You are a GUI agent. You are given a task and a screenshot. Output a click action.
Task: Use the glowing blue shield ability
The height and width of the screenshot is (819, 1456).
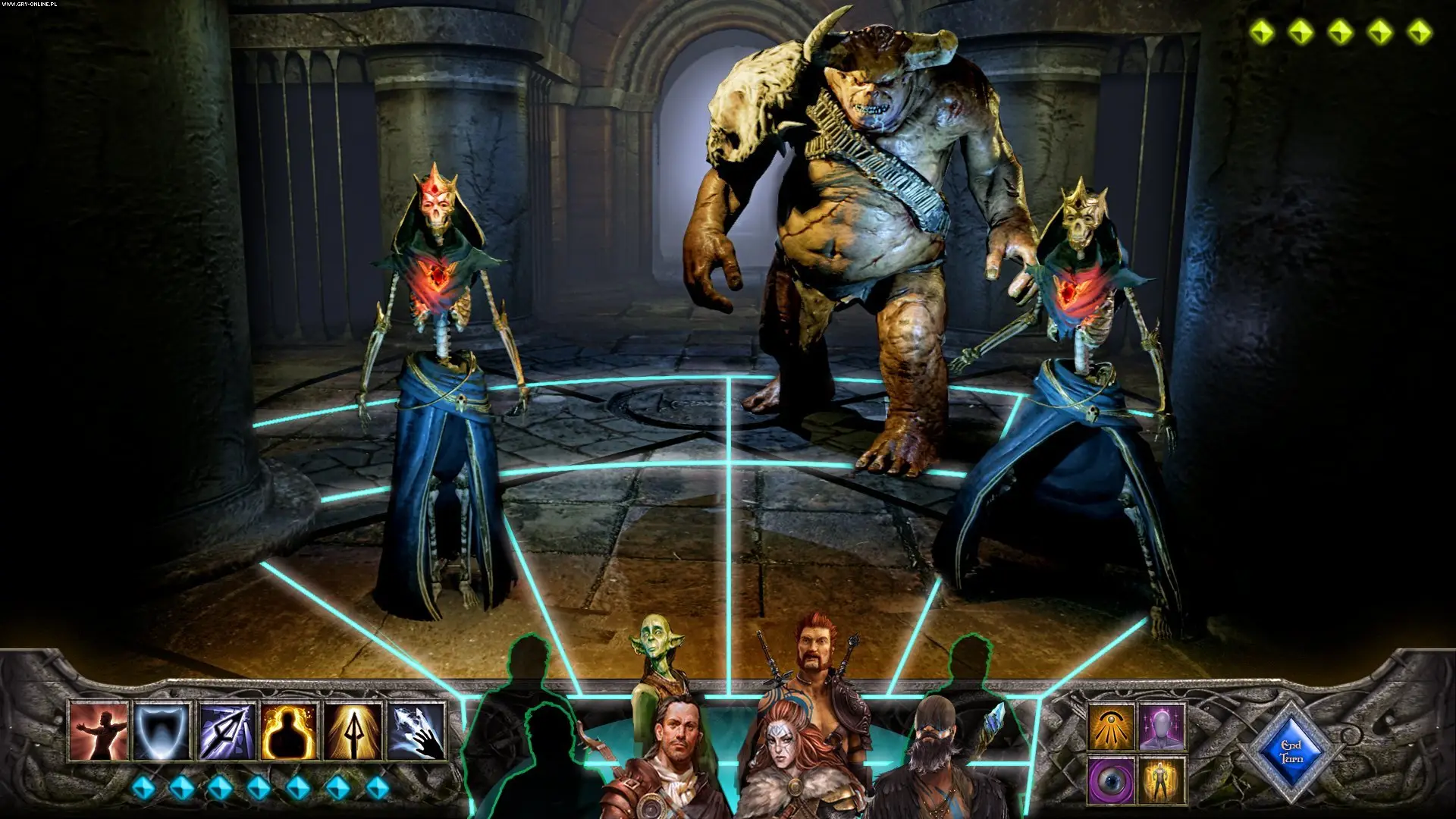(x=162, y=732)
